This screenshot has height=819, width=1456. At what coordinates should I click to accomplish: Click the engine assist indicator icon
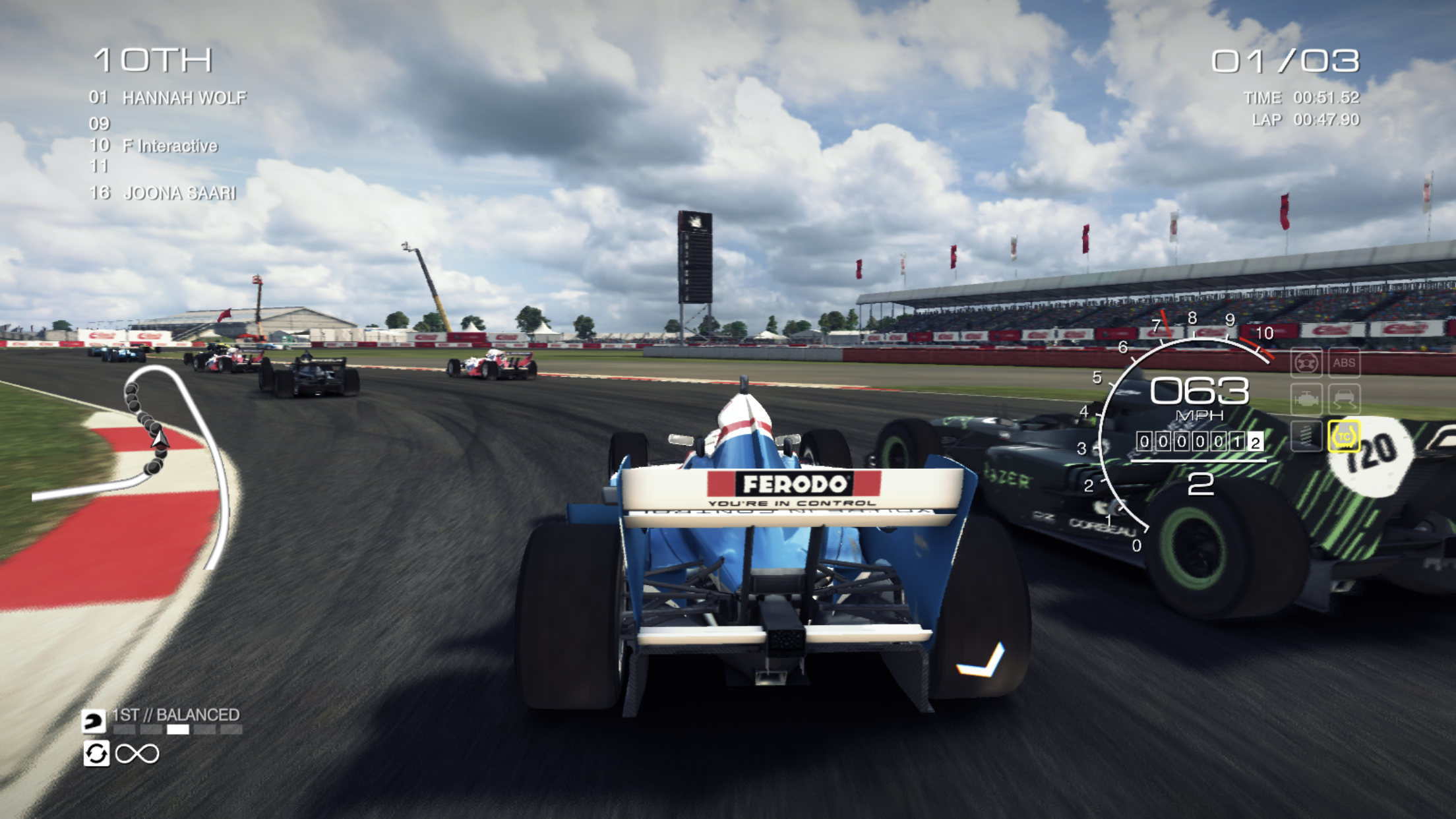tap(1306, 399)
